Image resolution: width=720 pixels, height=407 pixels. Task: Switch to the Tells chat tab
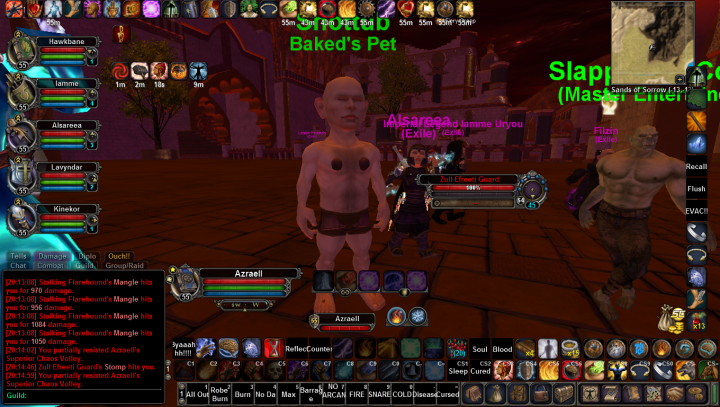pyautogui.click(x=19, y=256)
